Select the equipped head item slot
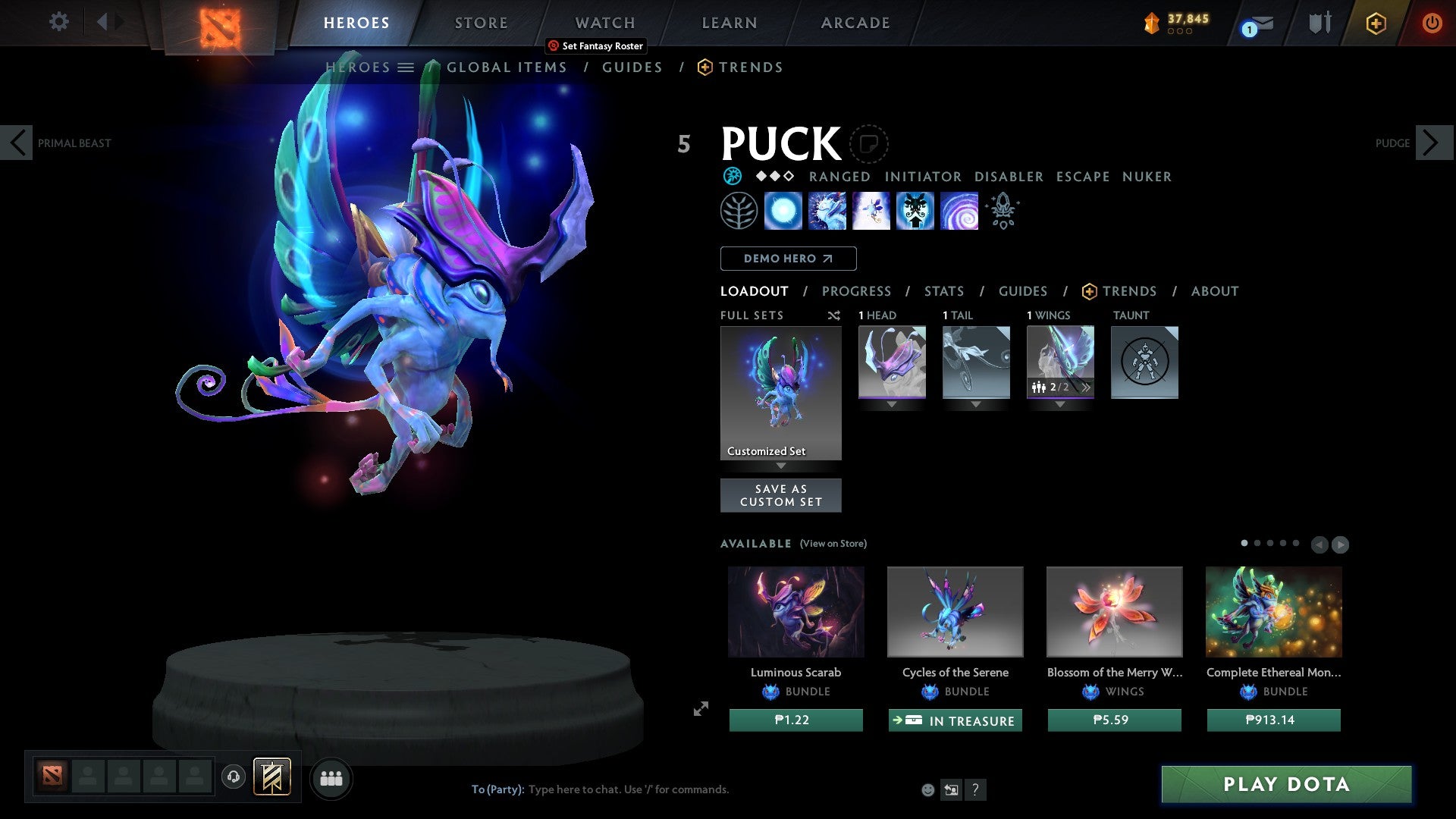The width and height of the screenshot is (1456, 819). (892, 362)
